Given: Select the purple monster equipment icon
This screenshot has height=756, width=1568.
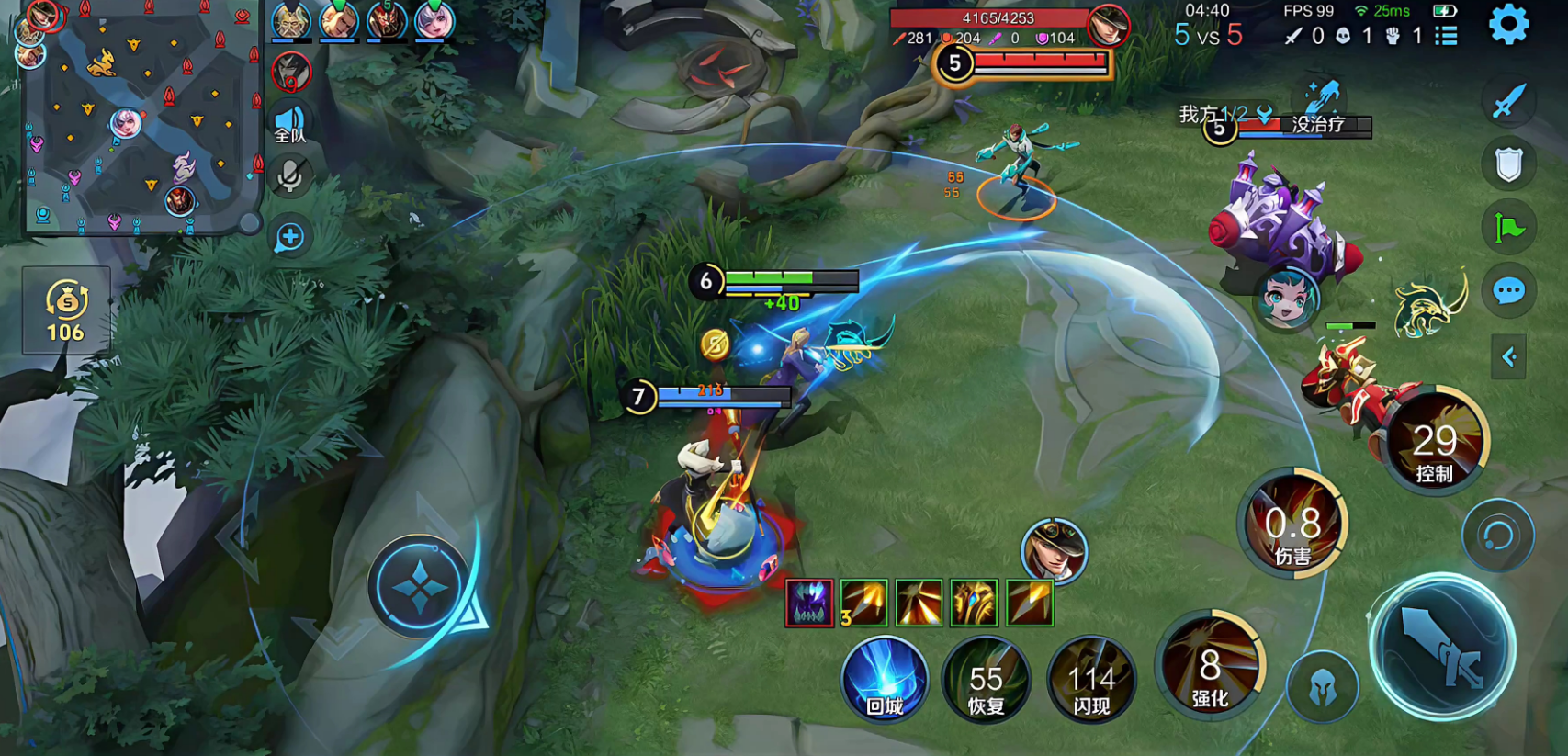Looking at the screenshot, I should [809, 604].
